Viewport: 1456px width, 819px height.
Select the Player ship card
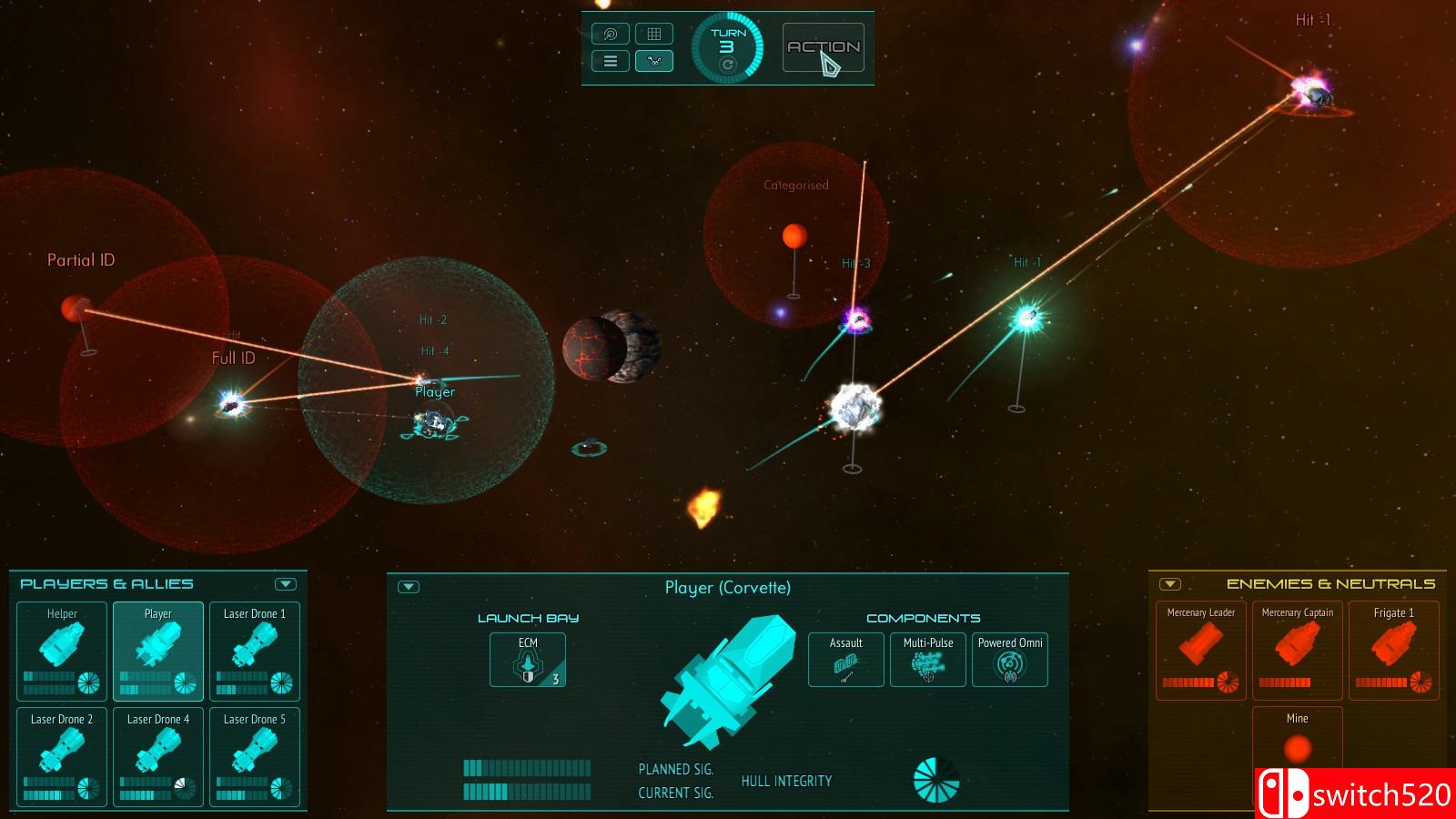158,650
